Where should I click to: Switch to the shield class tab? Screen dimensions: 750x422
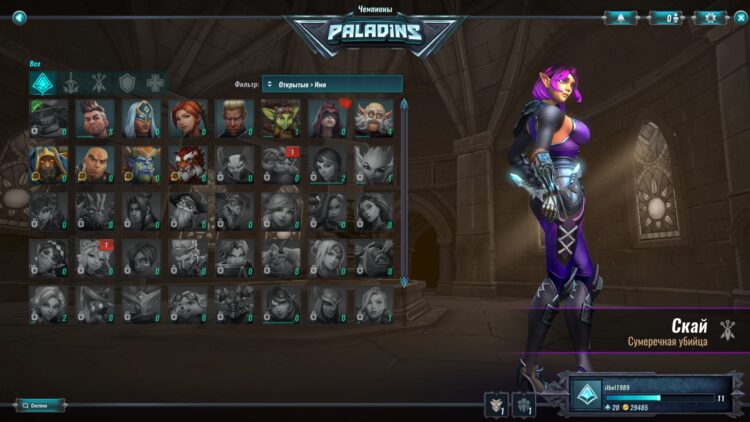[x=127, y=83]
